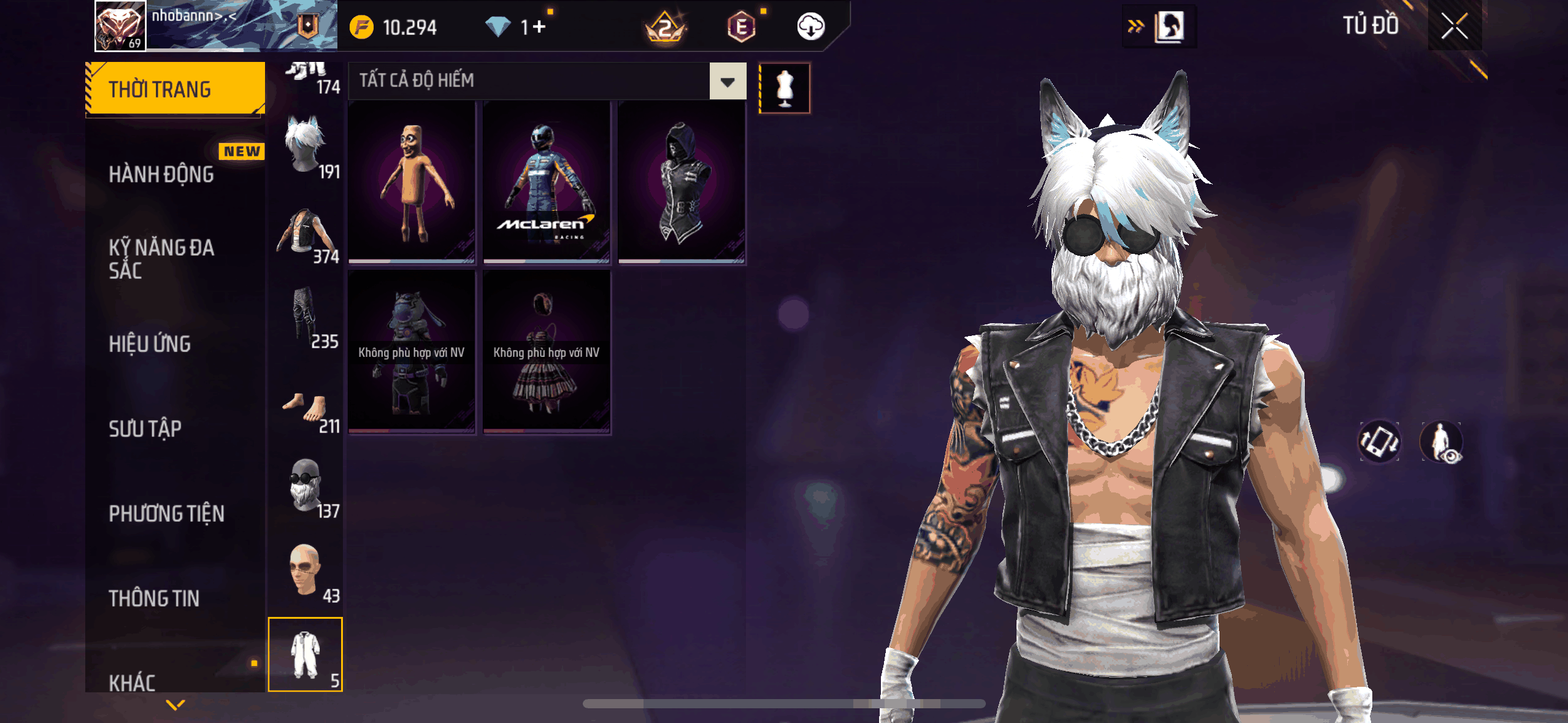The width and height of the screenshot is (1568, 723).
Task: Switch to Kỹ Năng Đa Sắc tab
Action: [x=161, y=259]
